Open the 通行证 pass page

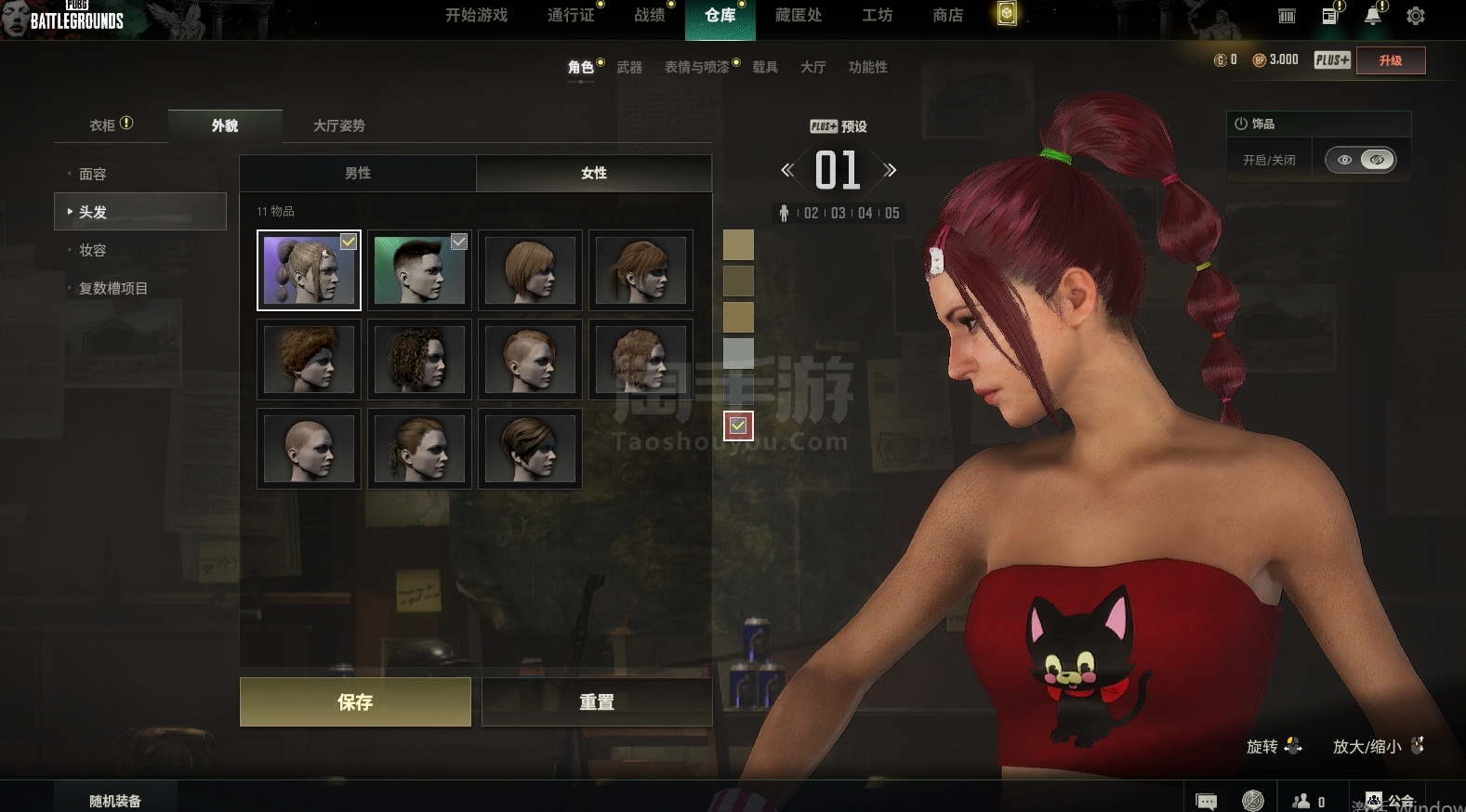point(571,15)
